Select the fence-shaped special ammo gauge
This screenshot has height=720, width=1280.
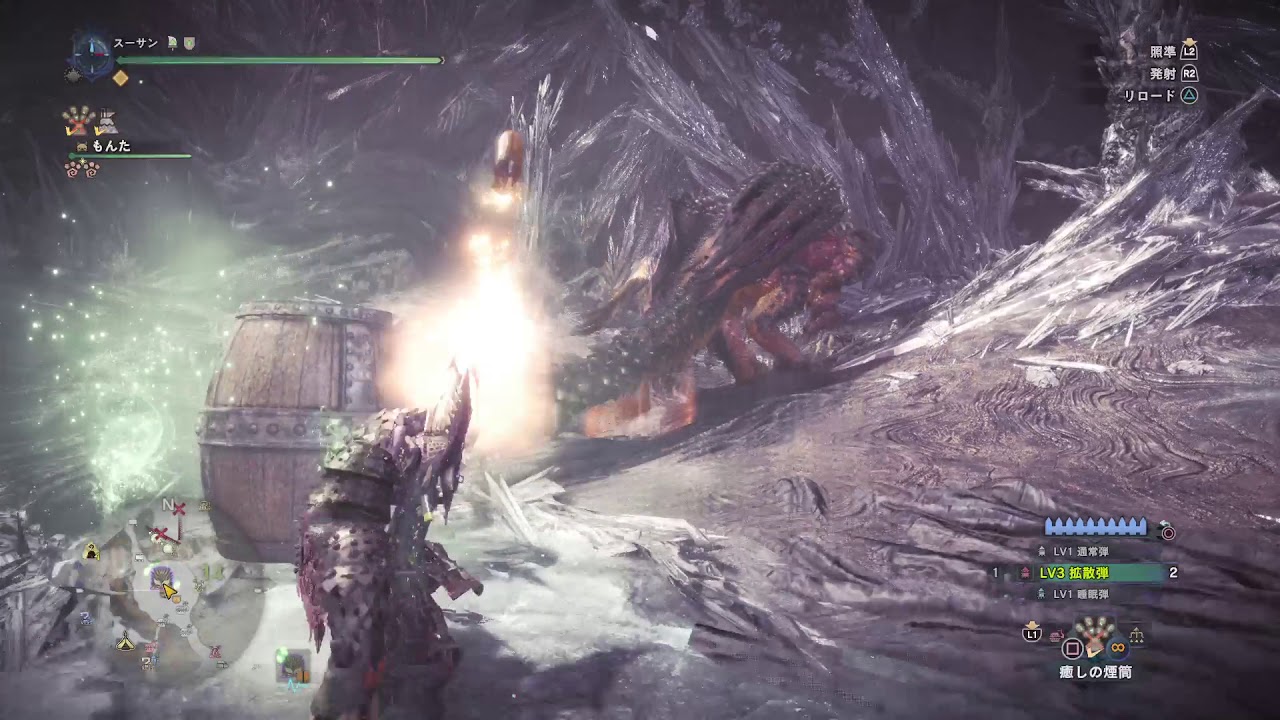click(1095, 526)
